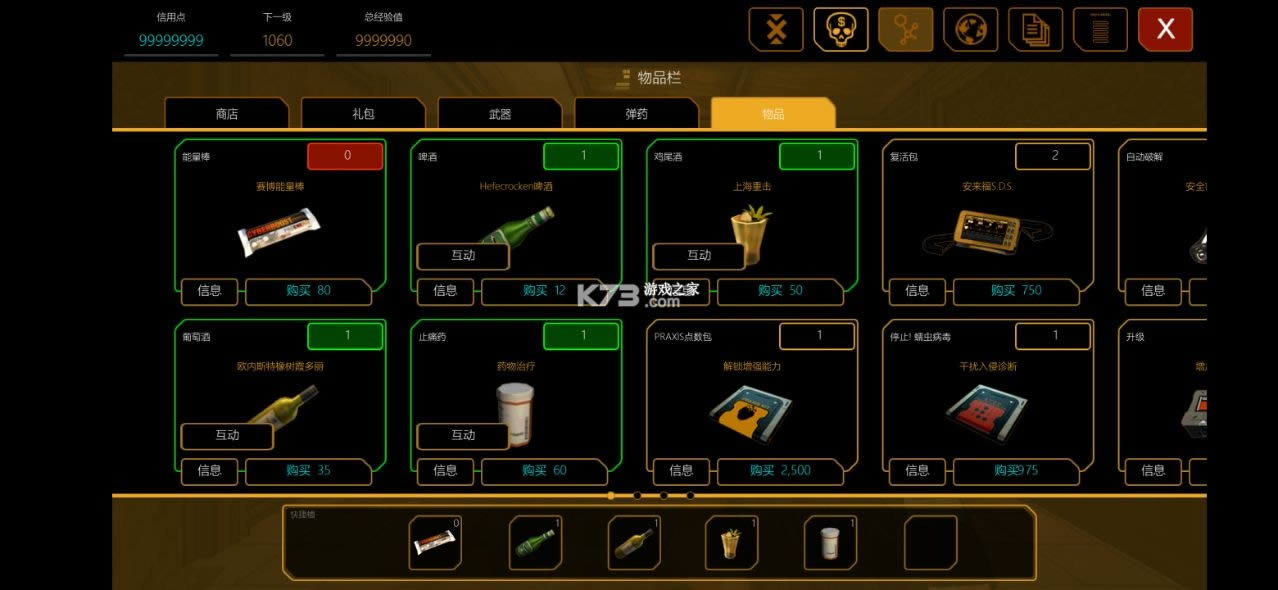Open the globe map icon
This screenshot has width=1278, height=590.
[x=970, y=30]
